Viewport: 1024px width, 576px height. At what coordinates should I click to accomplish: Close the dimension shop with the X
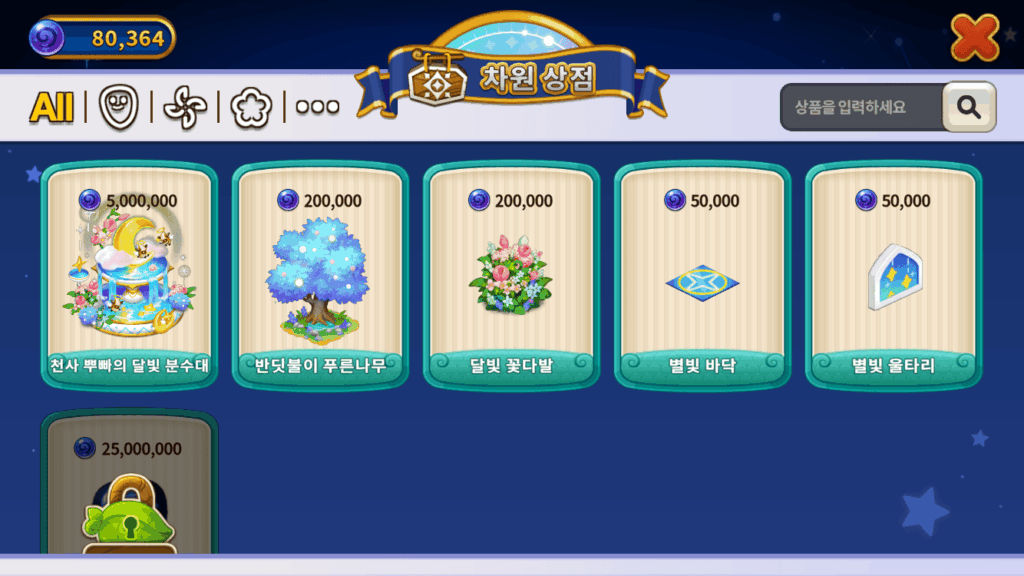[973, 38]
